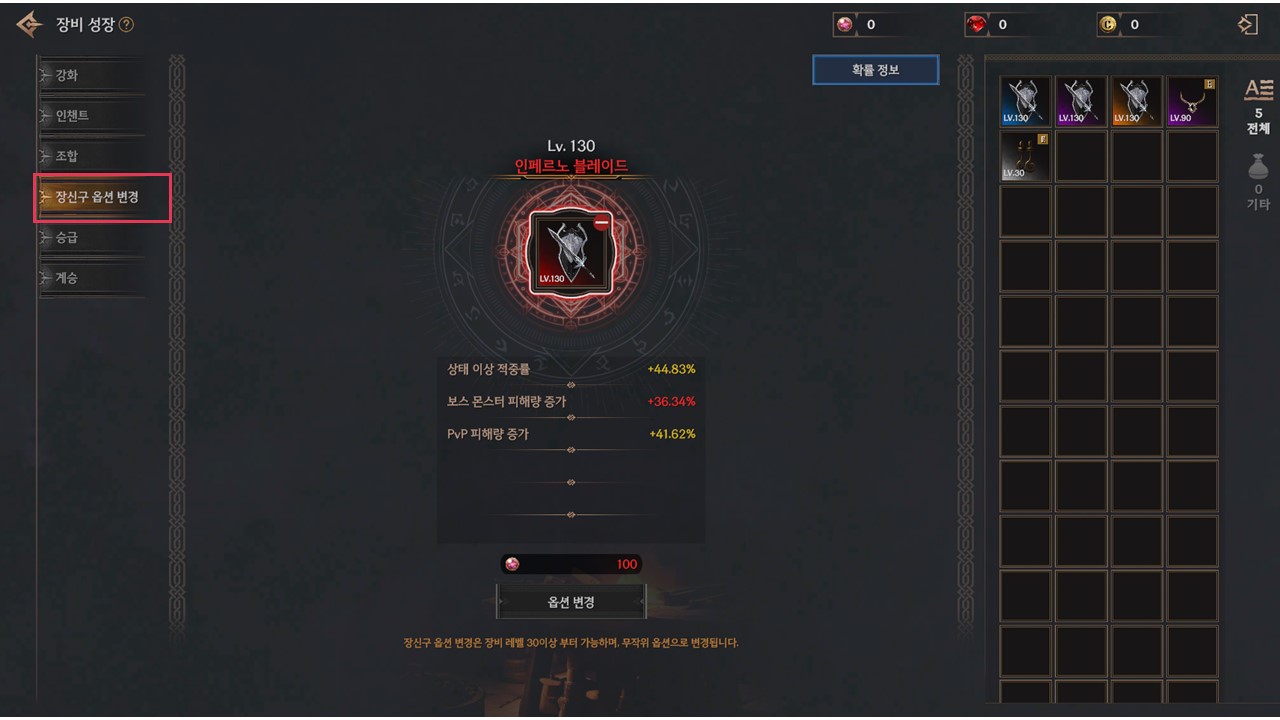Select the LV.90 necklace item

(1192, 101)
